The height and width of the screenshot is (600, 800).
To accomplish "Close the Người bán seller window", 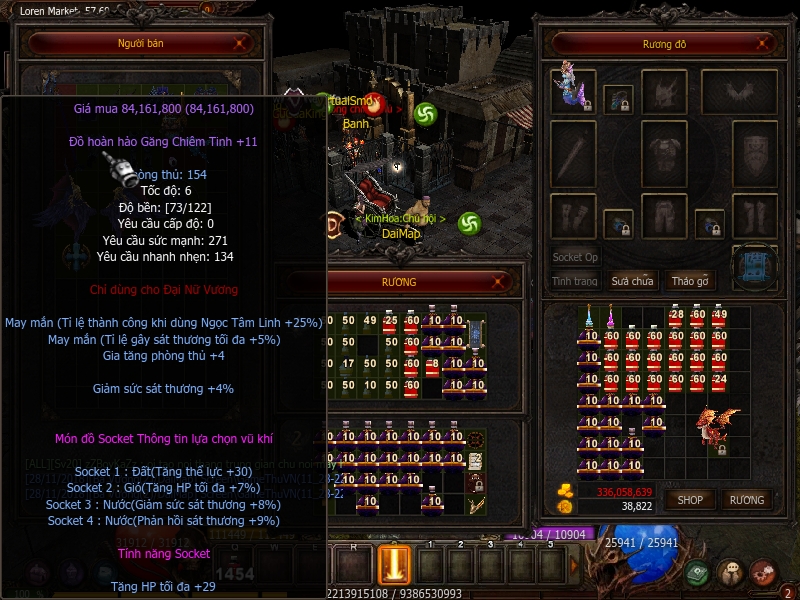I will pos(239,44).
